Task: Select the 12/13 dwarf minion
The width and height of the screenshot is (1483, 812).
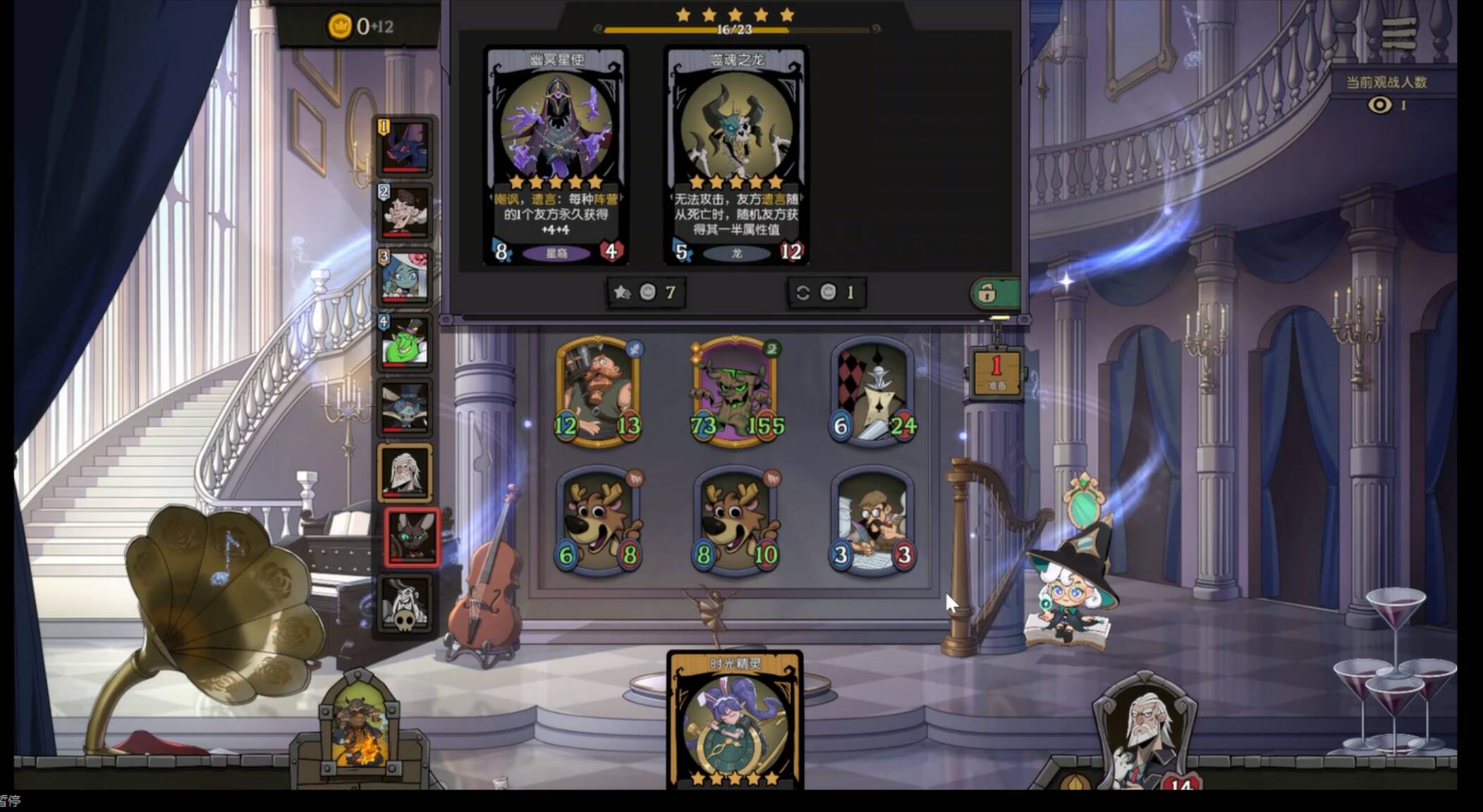Action: tap(598, 392)
